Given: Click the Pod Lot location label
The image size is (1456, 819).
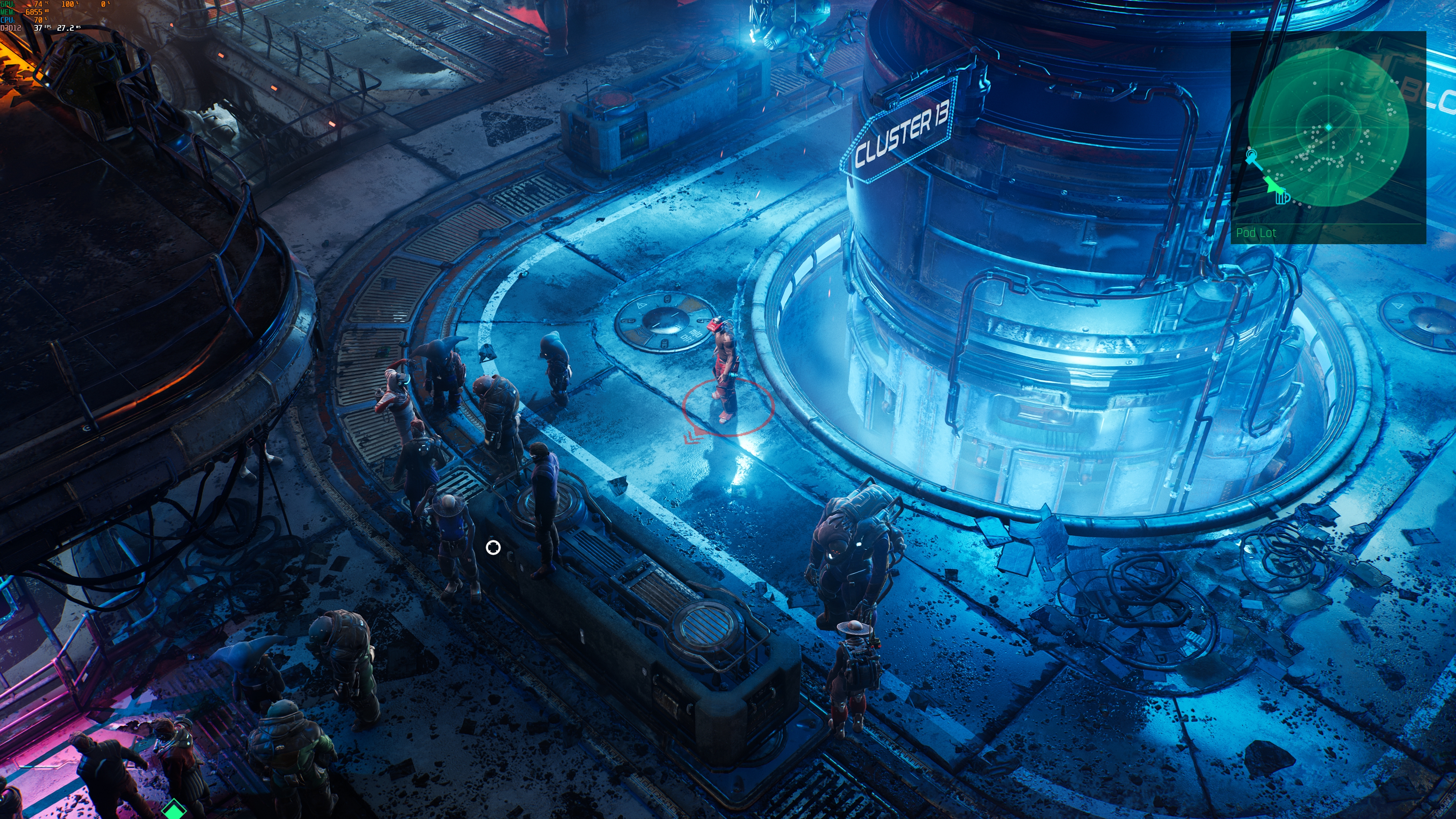Looking at the screenshot, I should (1256, 233).
